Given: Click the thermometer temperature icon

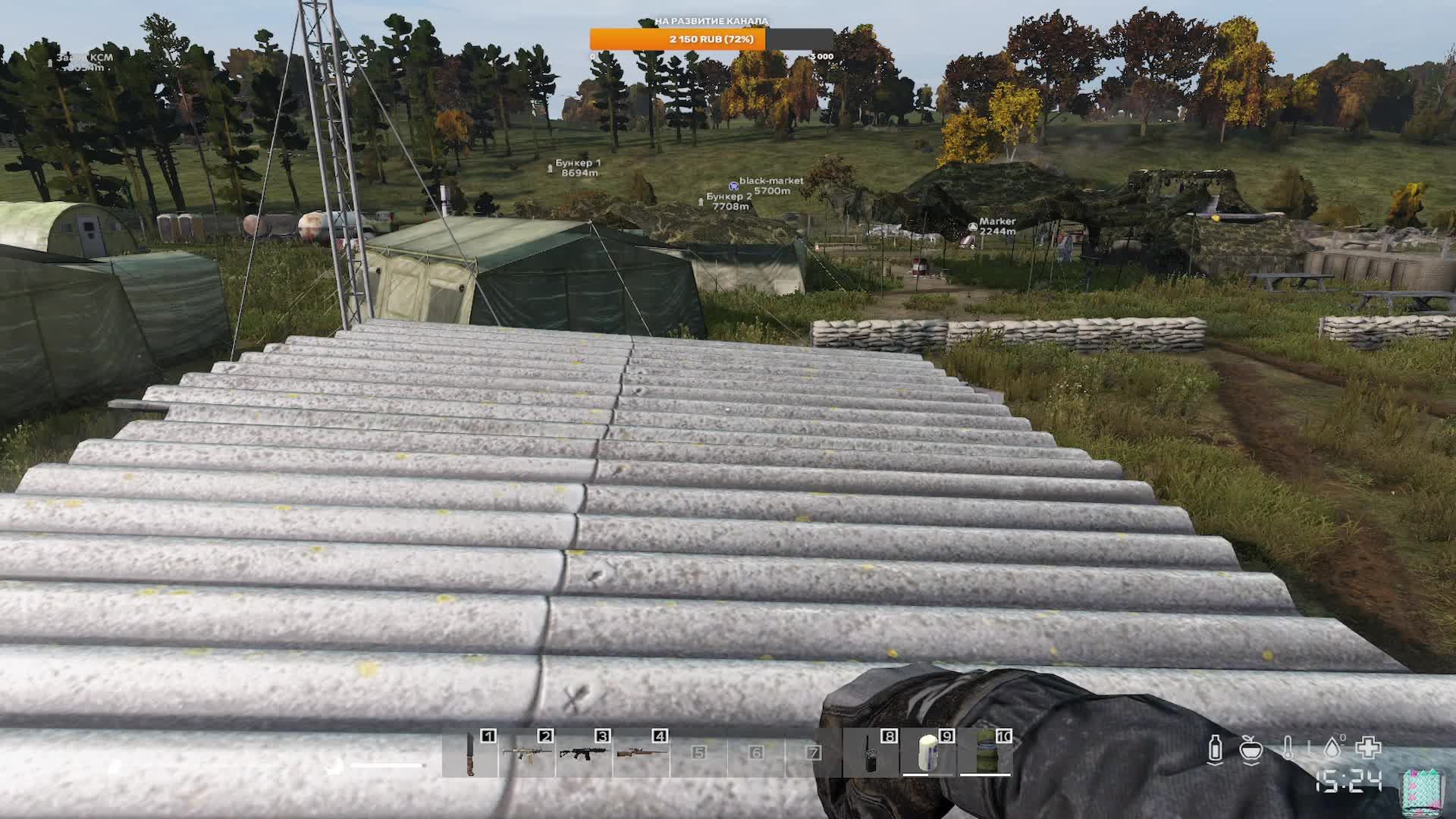Looking at the screenshot, I should coord(1288,748).
